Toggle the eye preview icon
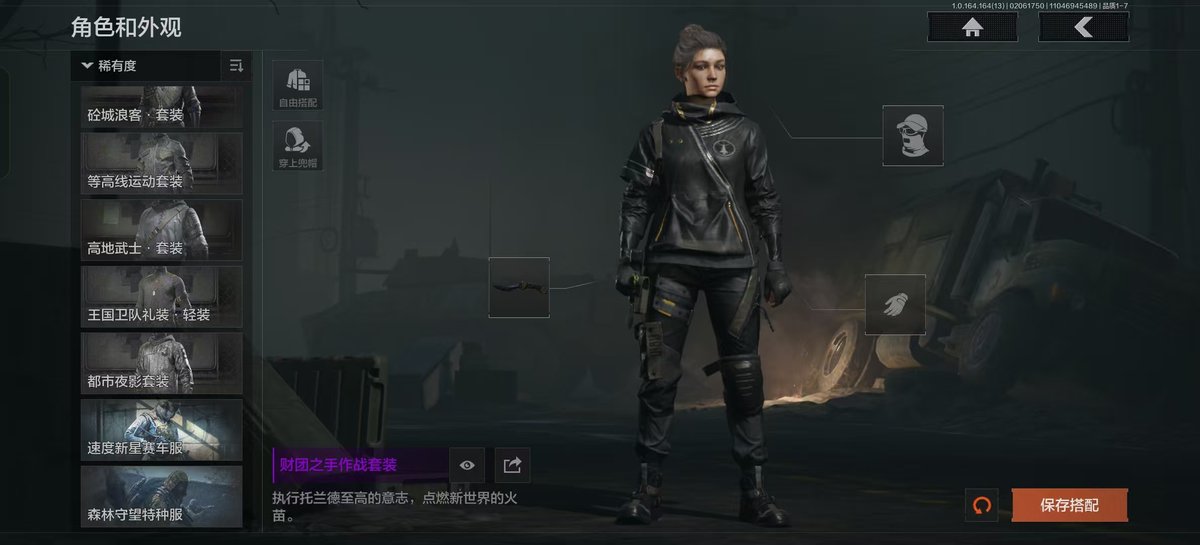The width and height of the screenshot is (1200, 545). click(x=467, y=465)
